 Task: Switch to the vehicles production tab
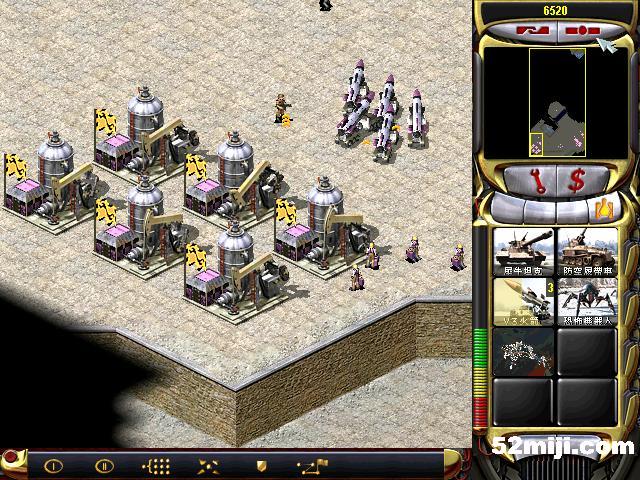(602, 209)
